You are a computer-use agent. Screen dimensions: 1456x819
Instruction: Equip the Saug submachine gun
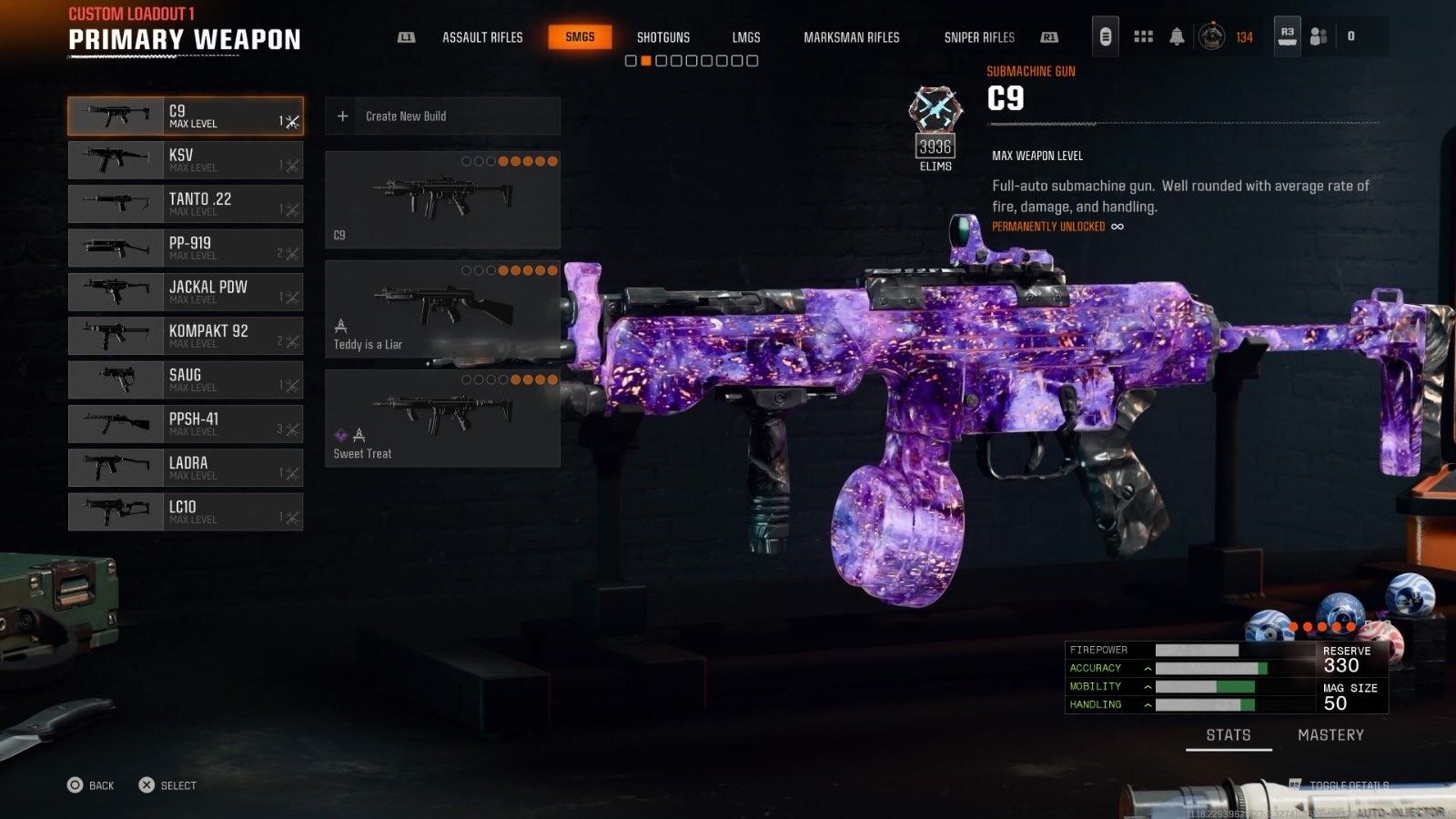click(x=186, y=379)
